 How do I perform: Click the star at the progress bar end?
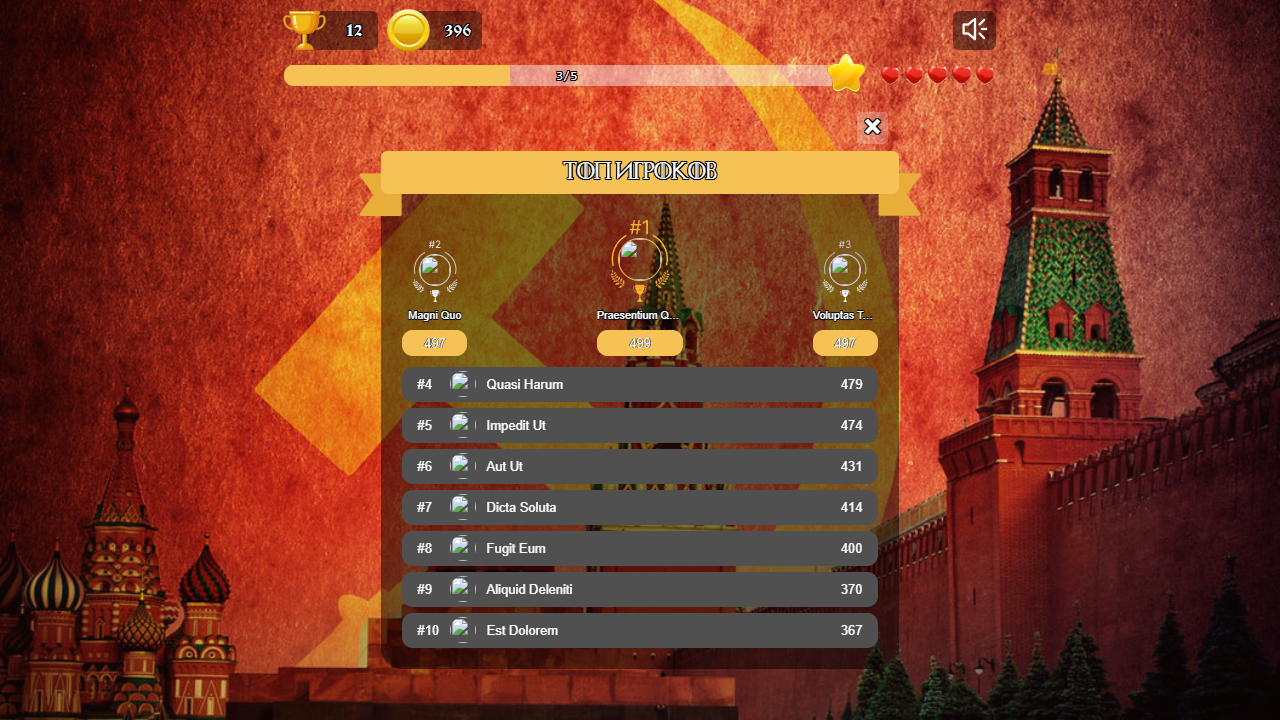[845, 72]
